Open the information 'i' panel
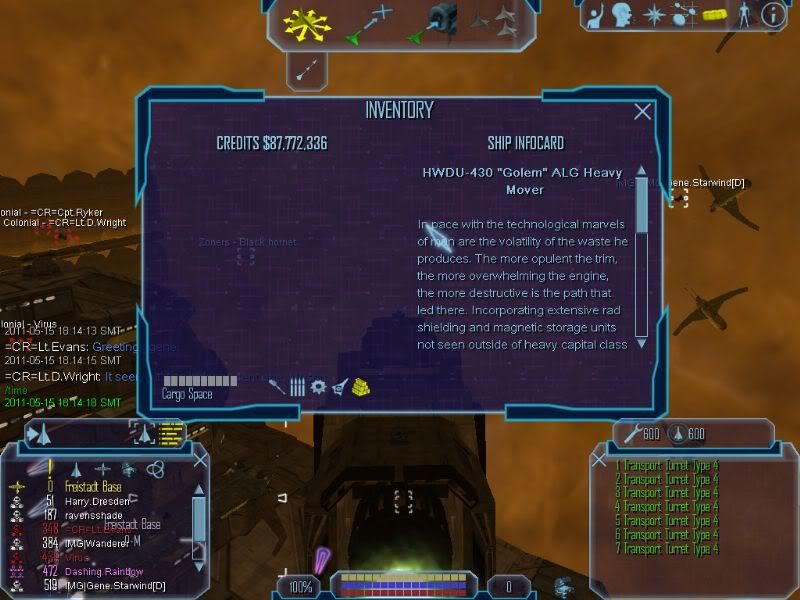Screen dimensions: 800x600 [x=772, y=15]
